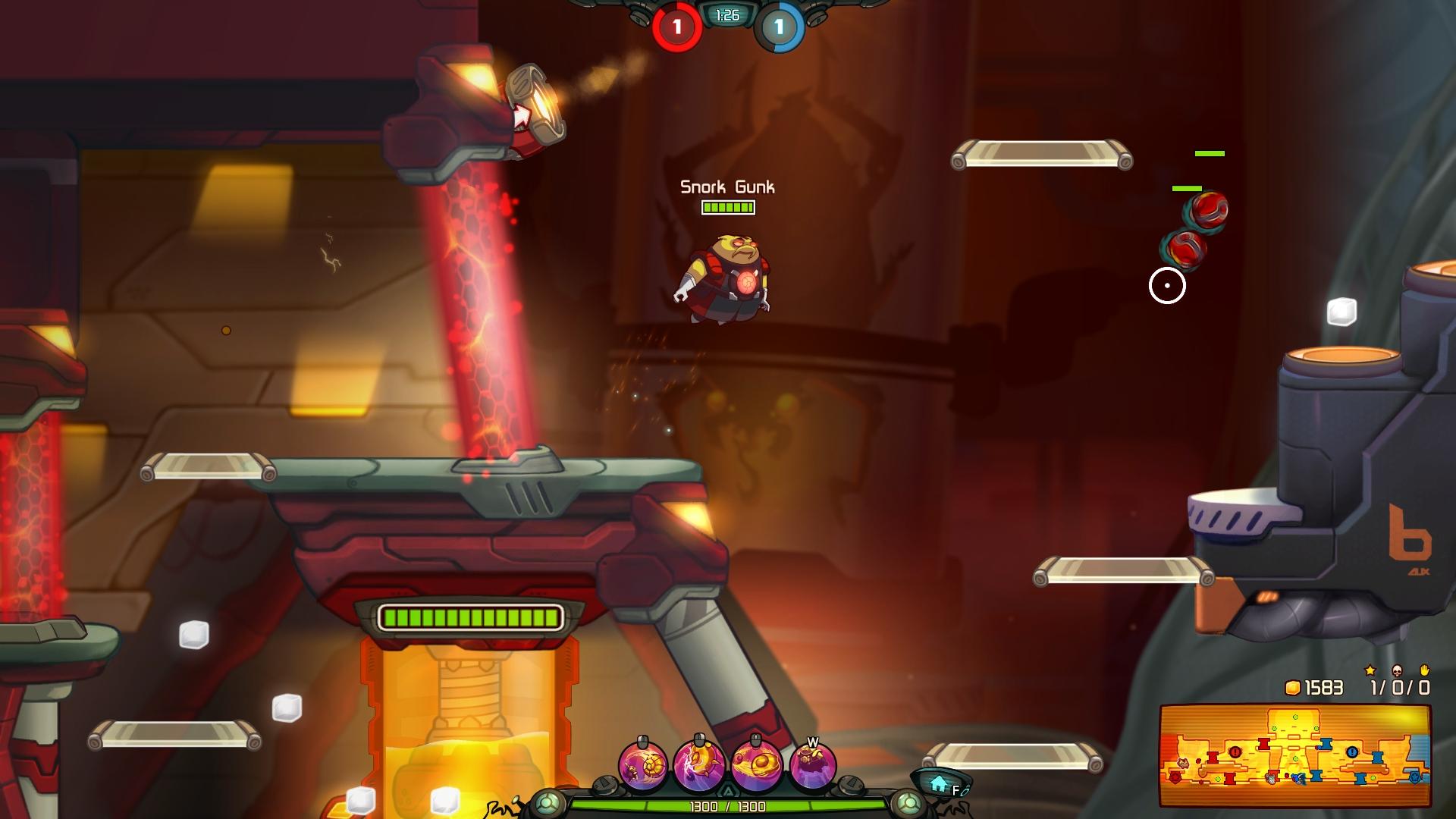
Task: Select the blue exclamation marker on the minimap
Action: pyautogui.click(x=1351, y=753)
